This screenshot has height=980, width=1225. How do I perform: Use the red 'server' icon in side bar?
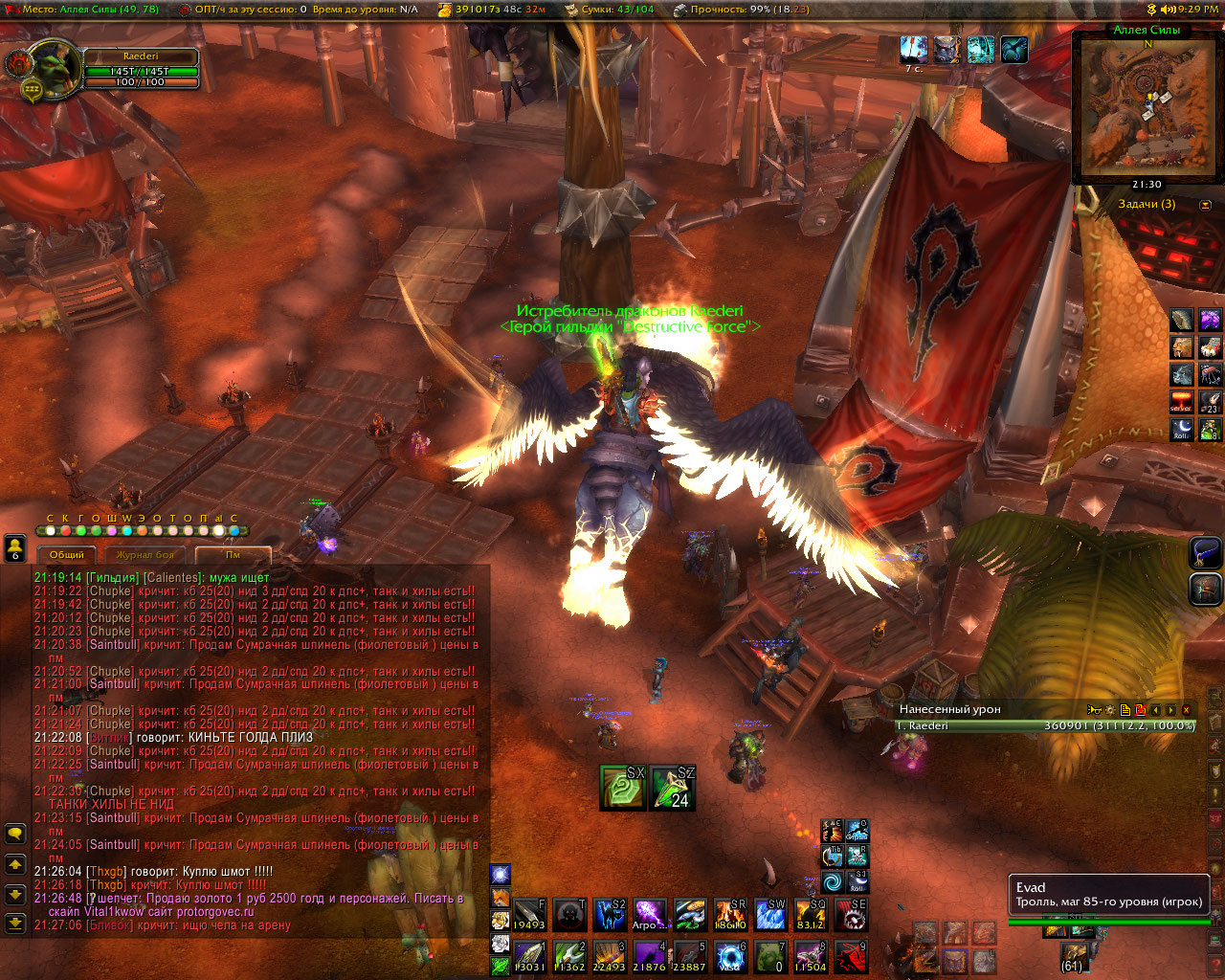pyautogui.click(x=1182, y=402)
